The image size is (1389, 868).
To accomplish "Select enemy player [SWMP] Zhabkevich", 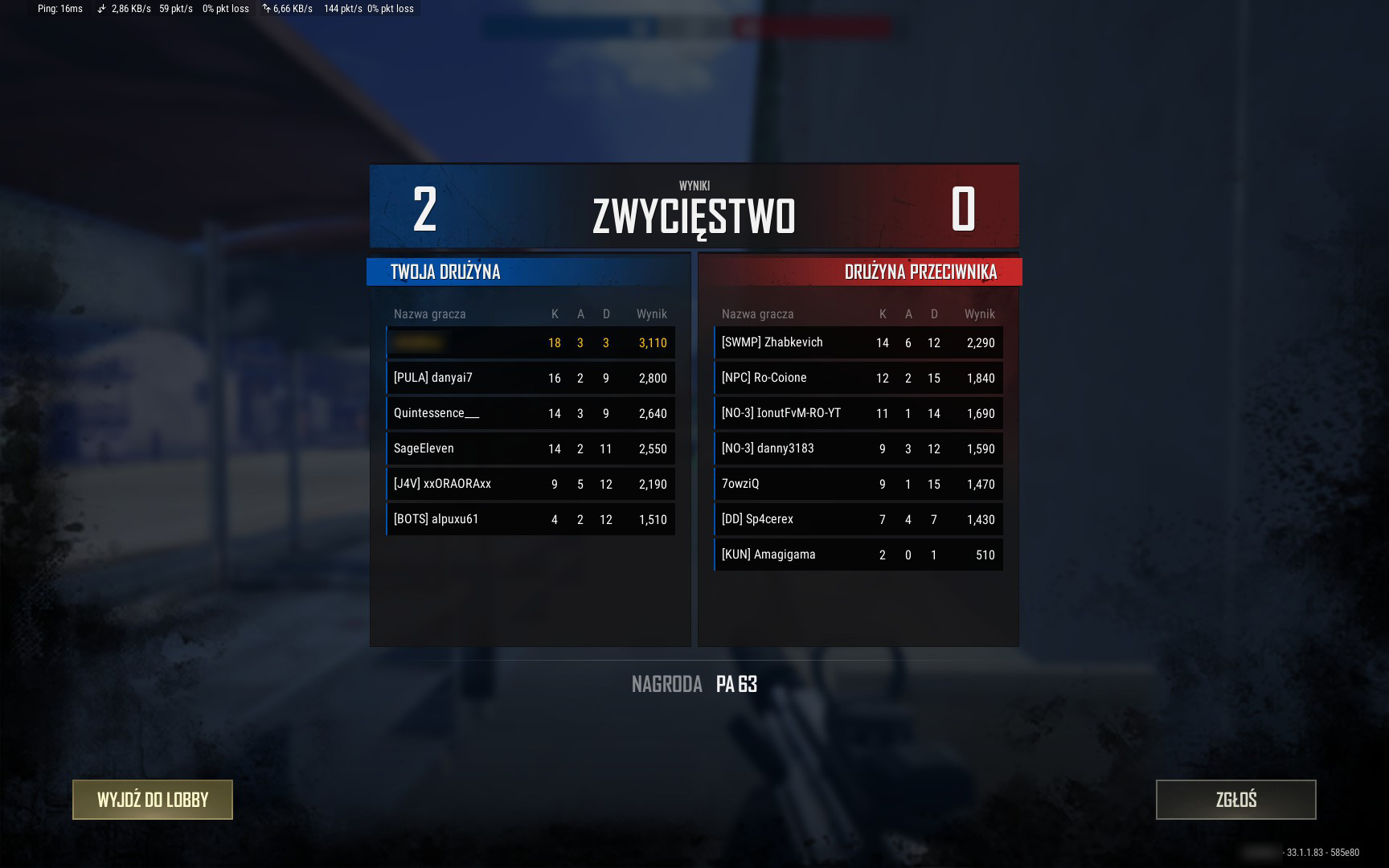I will pos(858,342).
